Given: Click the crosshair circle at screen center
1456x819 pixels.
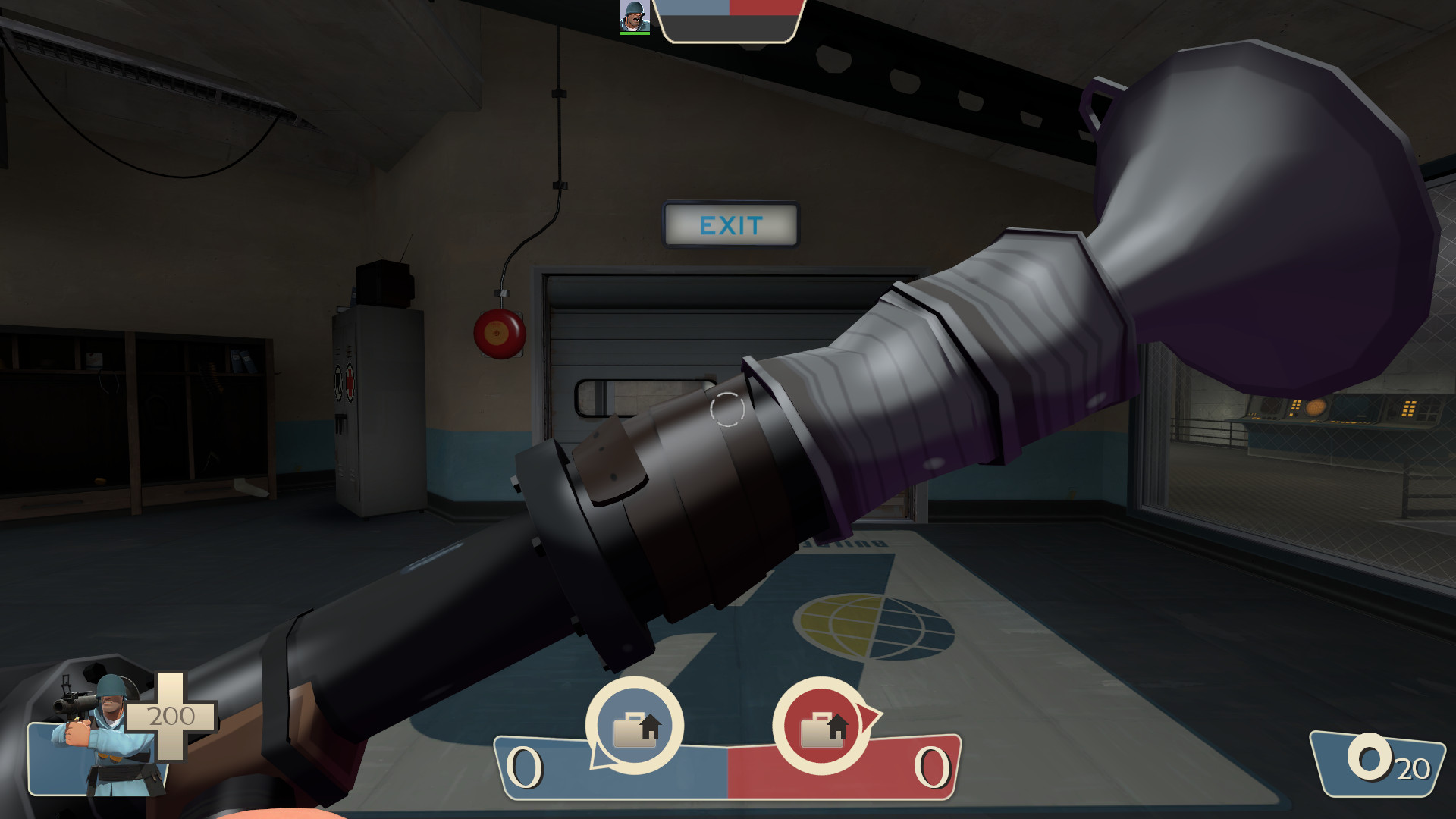Looking at the screenshot, I should (x=727, y=411).
